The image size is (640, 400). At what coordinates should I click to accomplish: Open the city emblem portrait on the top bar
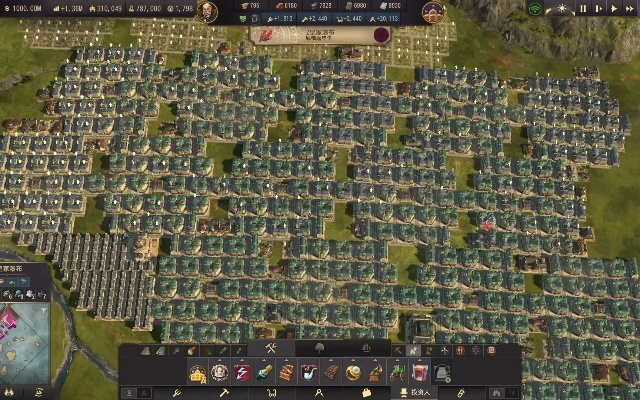[433, 11]
